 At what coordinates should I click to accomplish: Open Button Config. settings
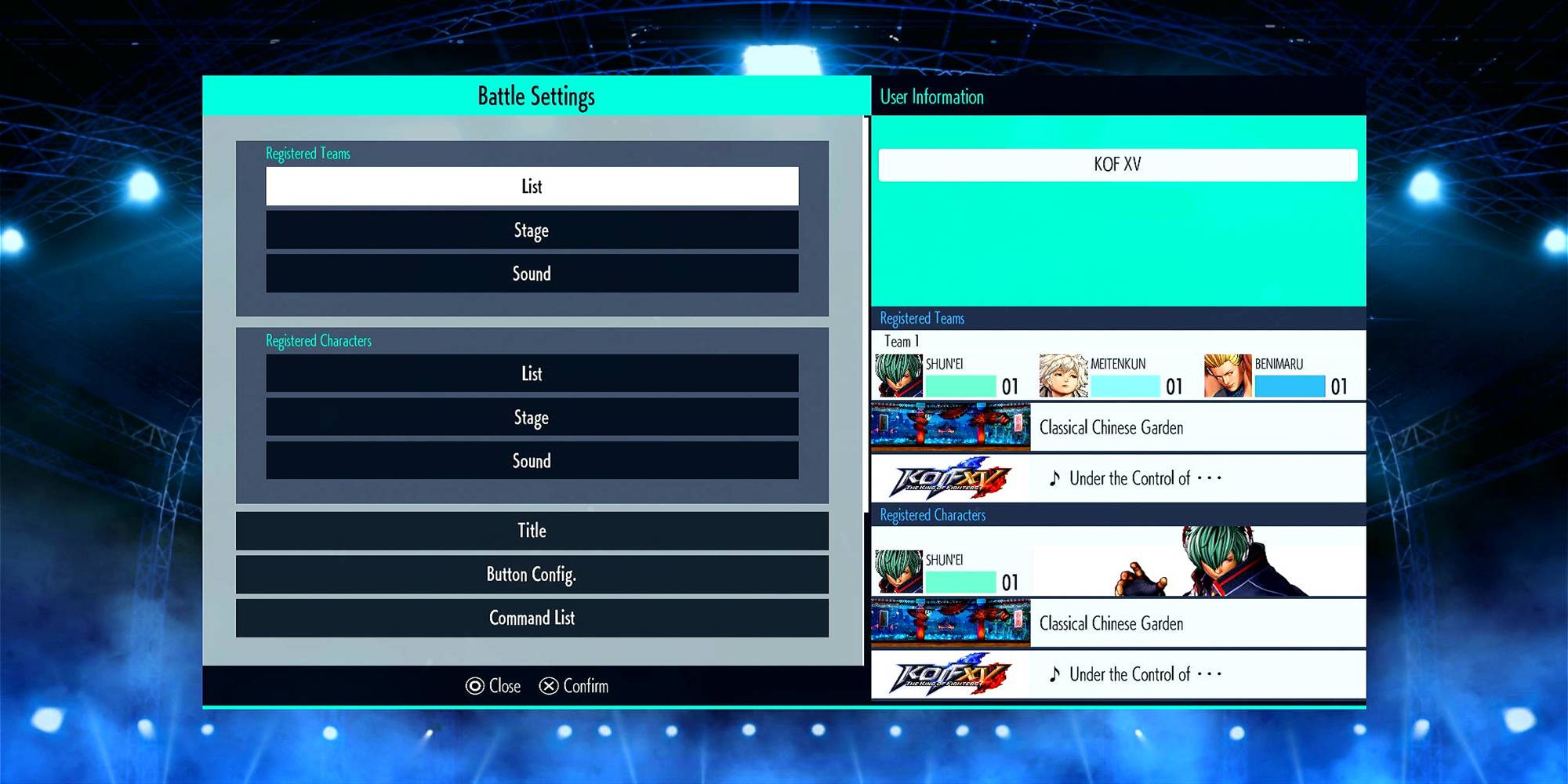coord(532,575)
